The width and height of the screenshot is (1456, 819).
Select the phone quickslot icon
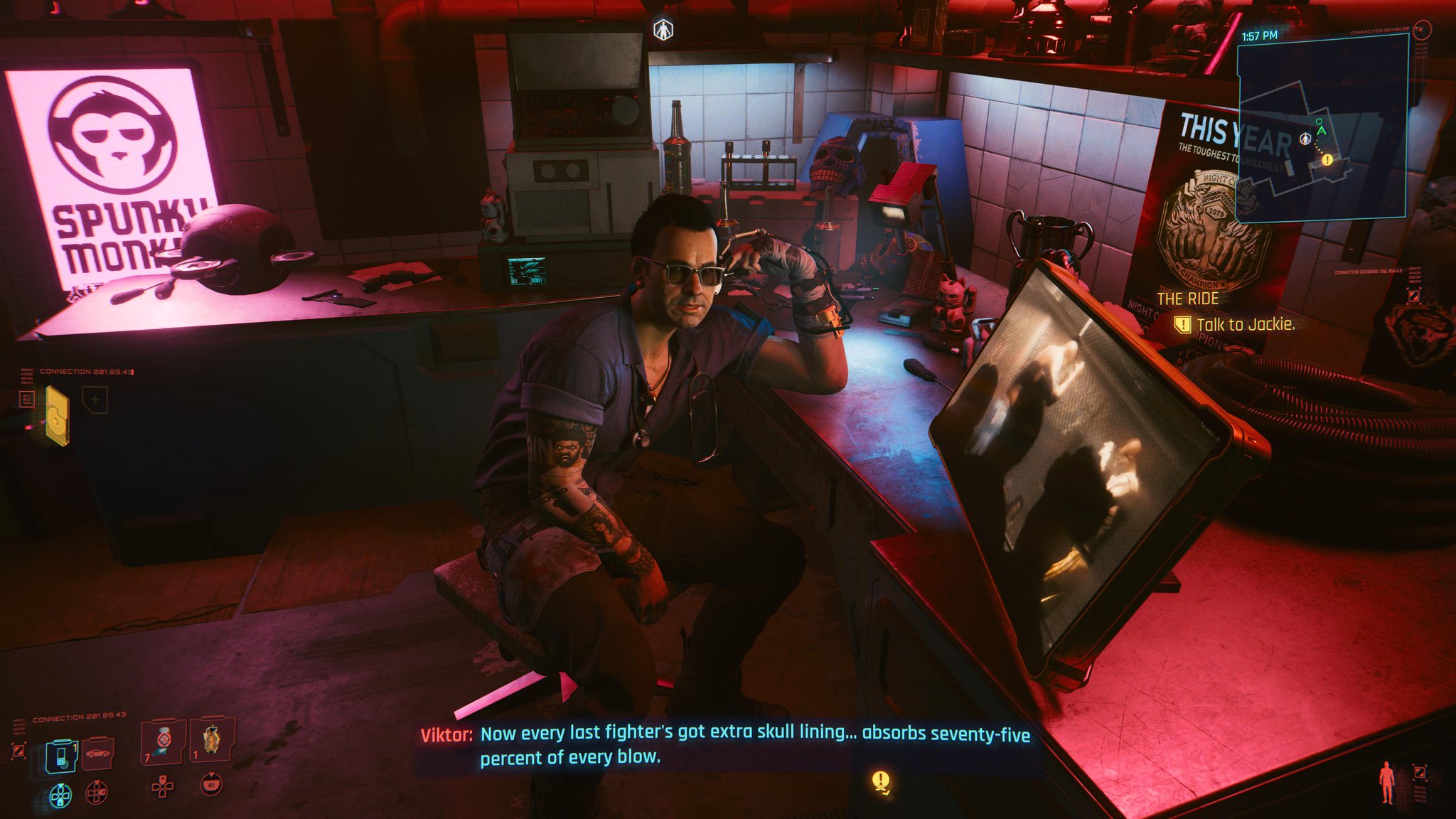tap(61, 754)
